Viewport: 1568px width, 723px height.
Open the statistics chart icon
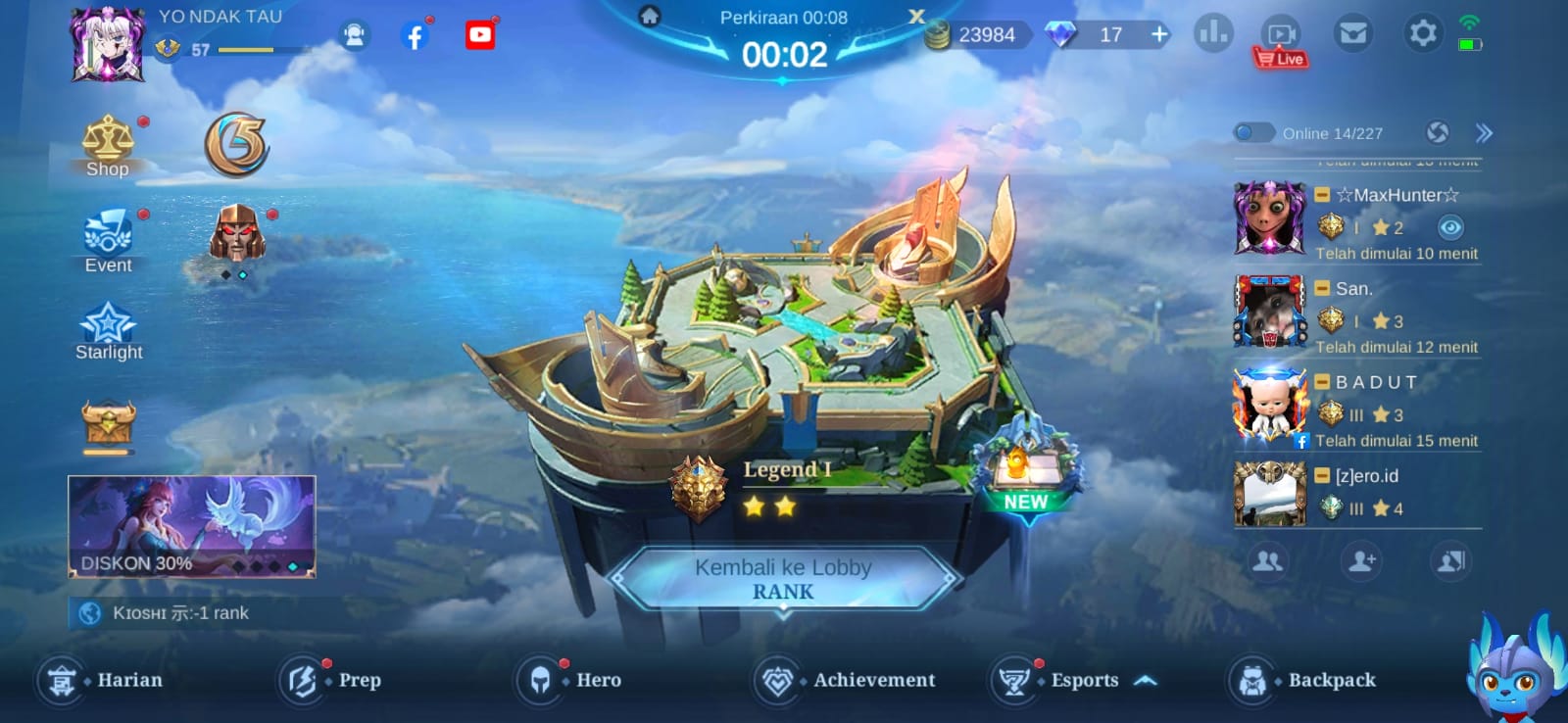click(1213, 32)
